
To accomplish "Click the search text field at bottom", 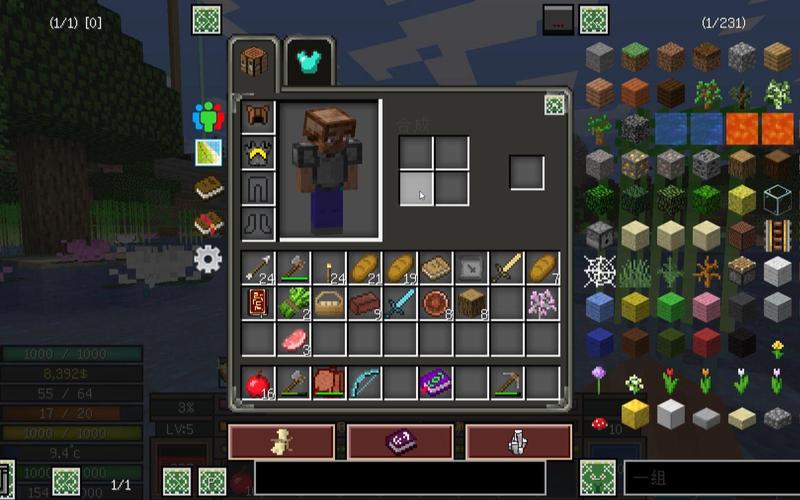I will coord(400,478).
